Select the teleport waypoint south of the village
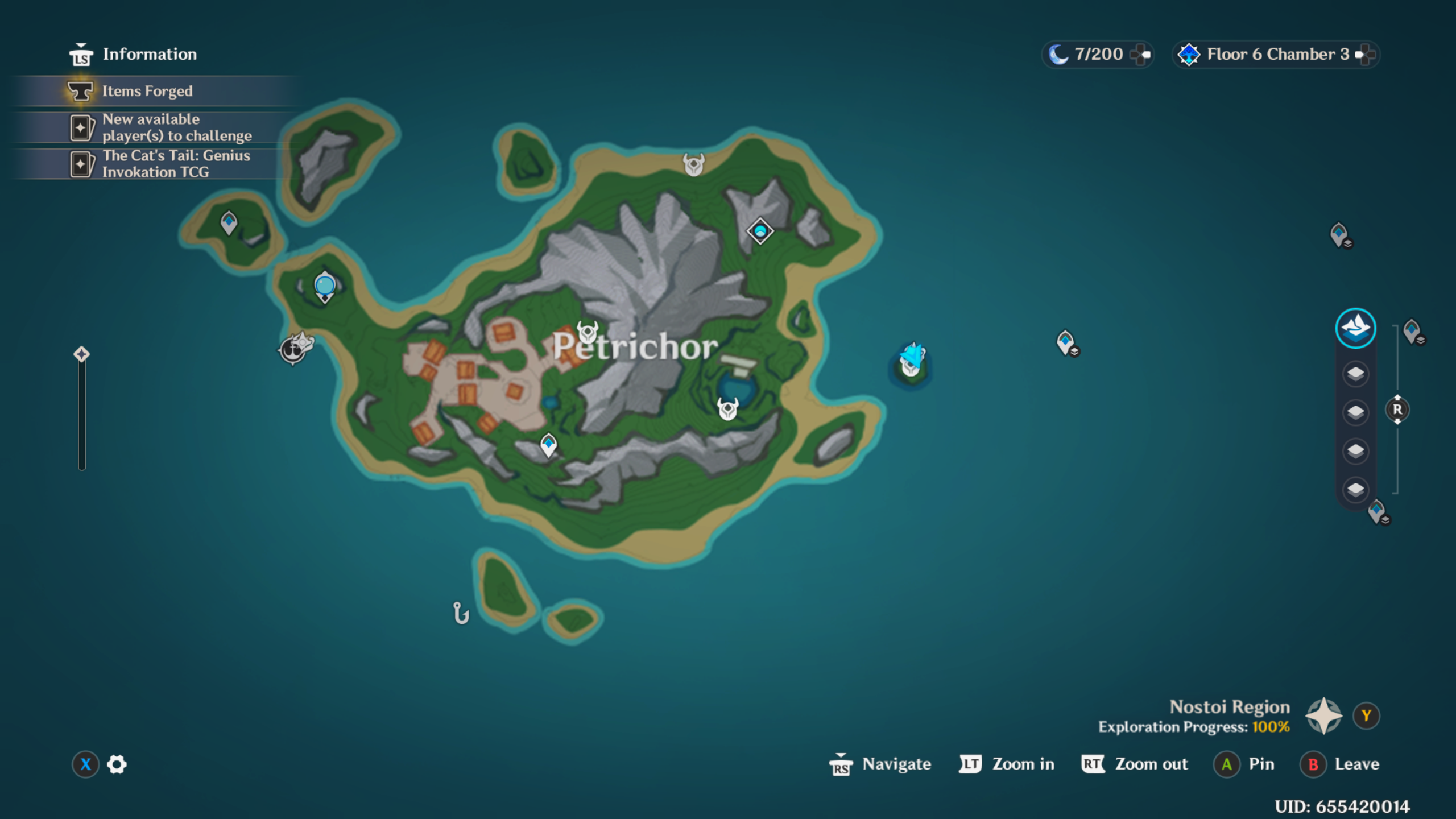Image resolution: width=1456 pixels, height=819 pixels. click(x=548, y=445)
